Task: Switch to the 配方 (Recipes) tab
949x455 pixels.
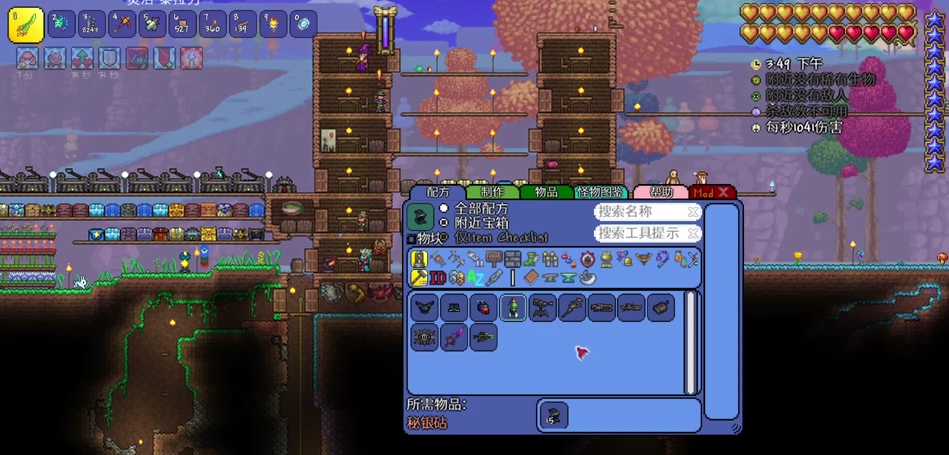Action: coord(438,192)
